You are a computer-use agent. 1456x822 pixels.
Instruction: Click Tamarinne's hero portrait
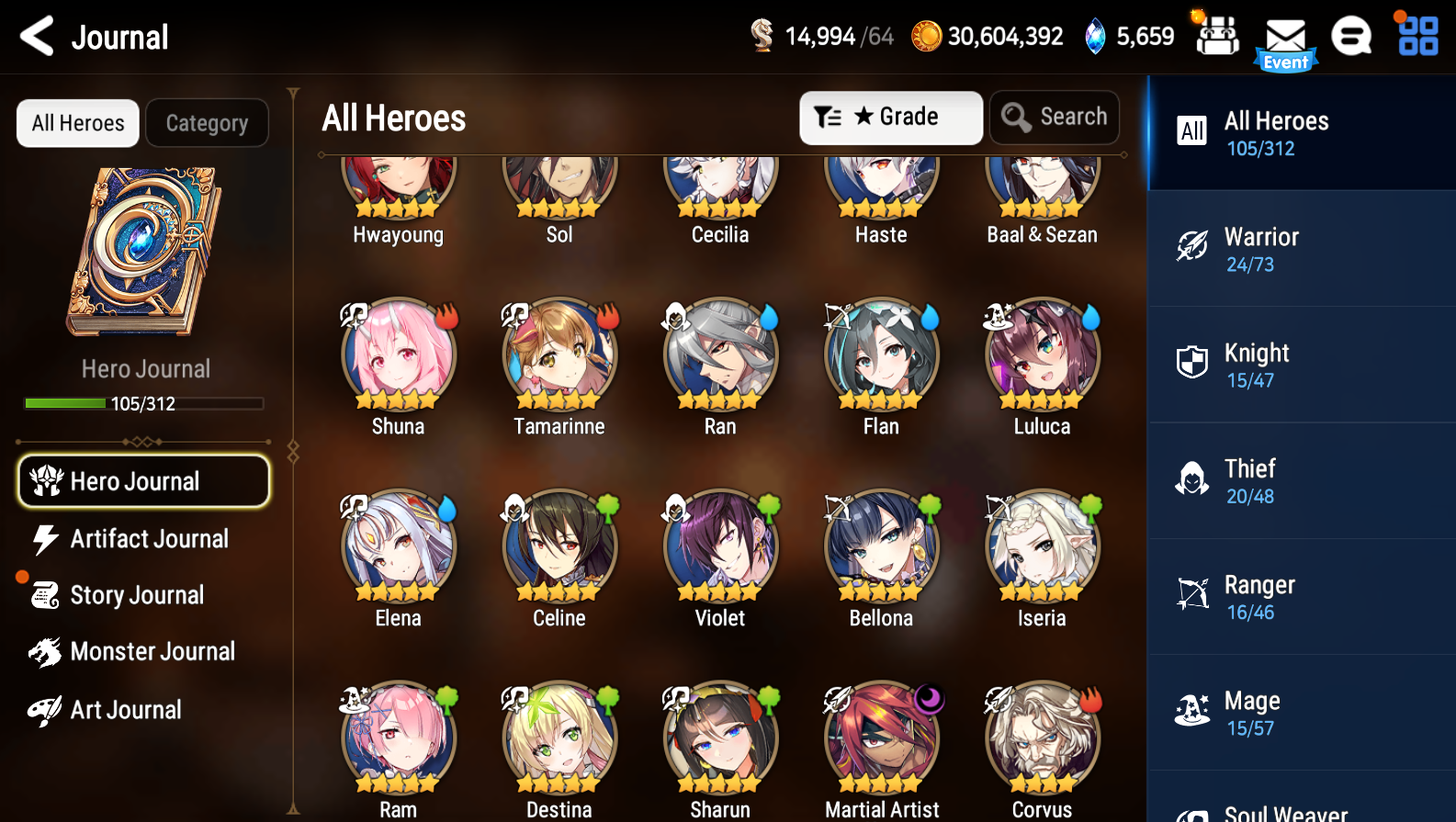pos(559,355)
